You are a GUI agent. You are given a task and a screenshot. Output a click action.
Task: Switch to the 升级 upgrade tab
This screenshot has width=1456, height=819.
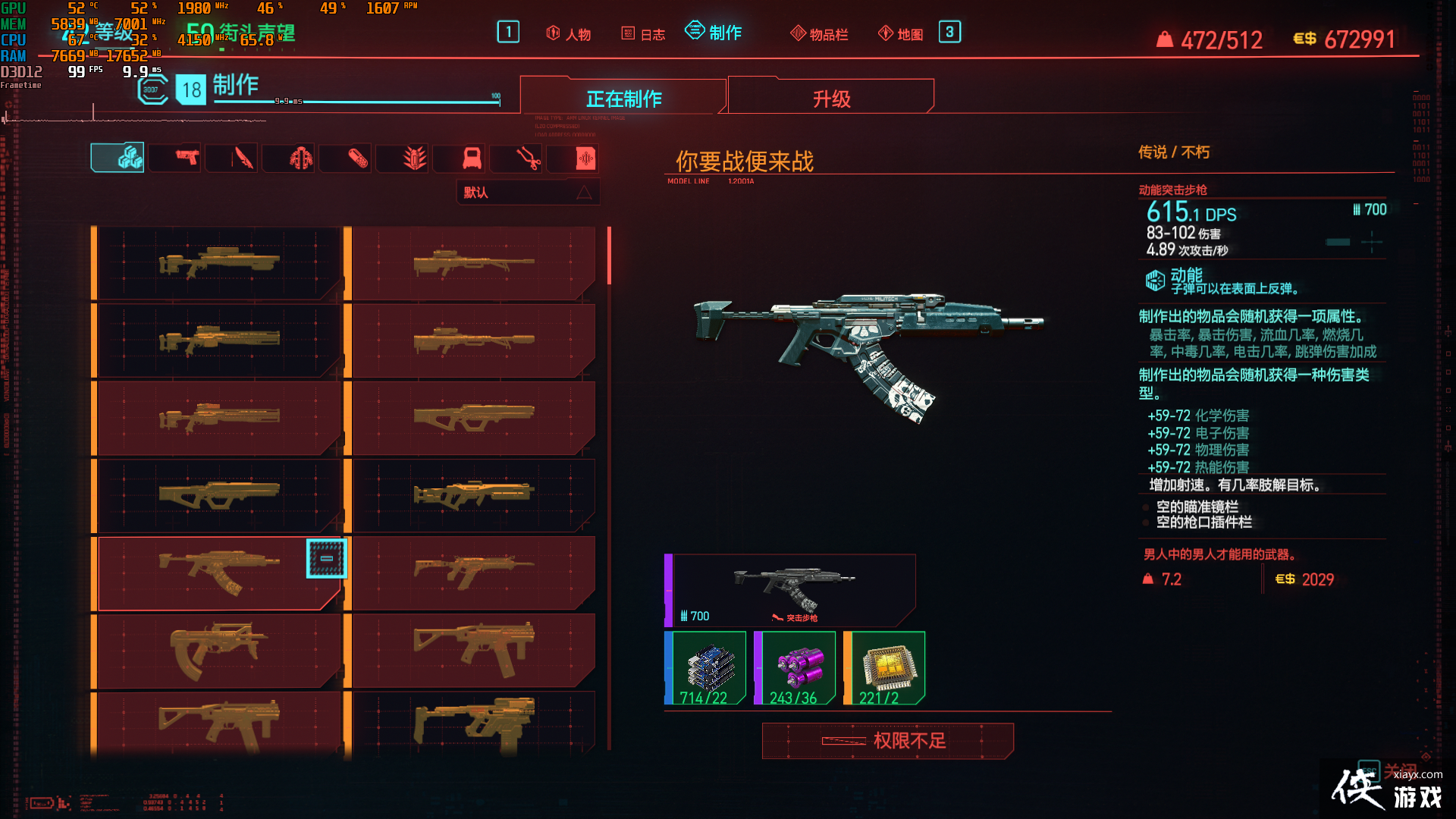(830, 97)
